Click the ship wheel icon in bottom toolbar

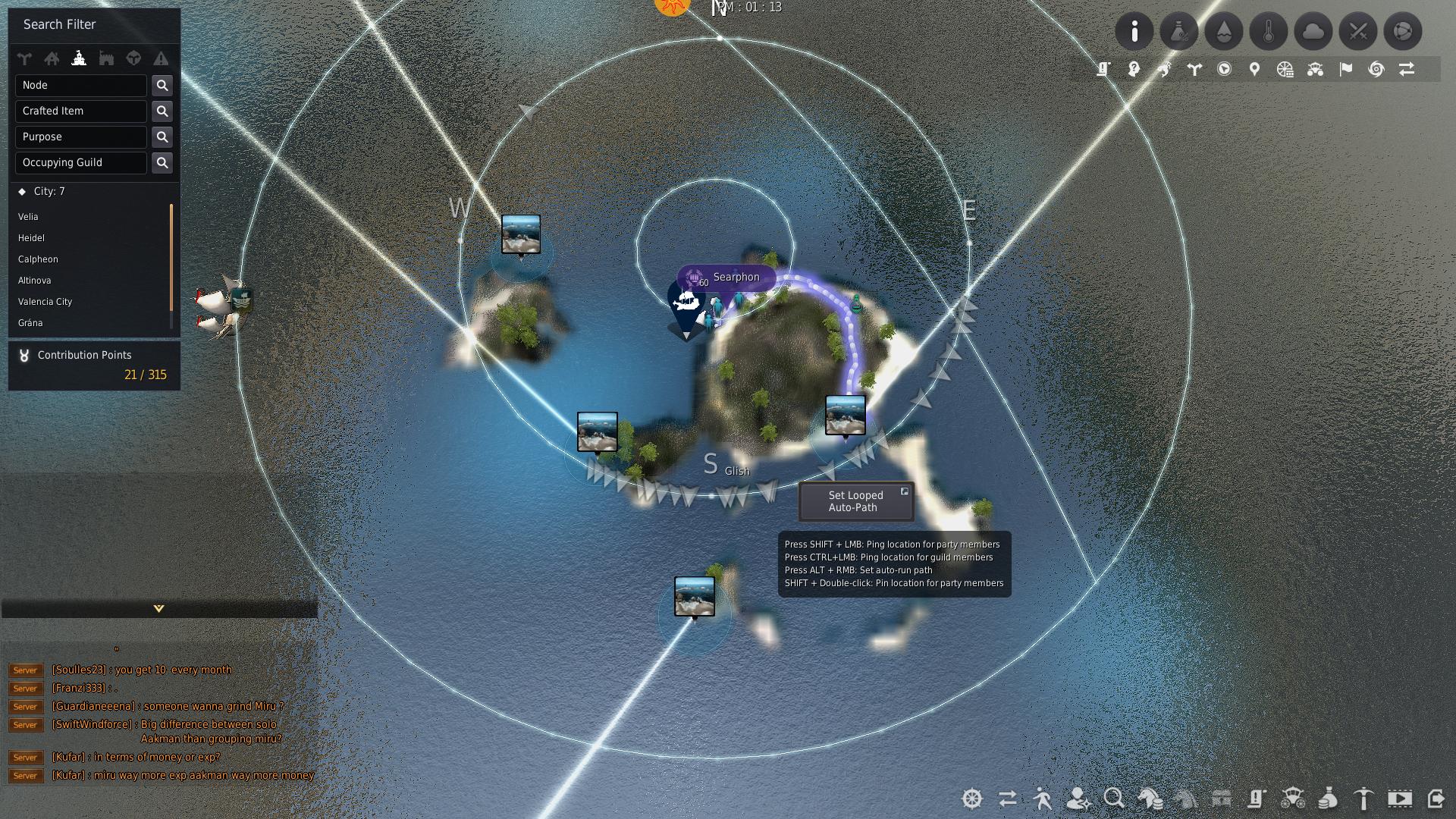coord(971,799)
